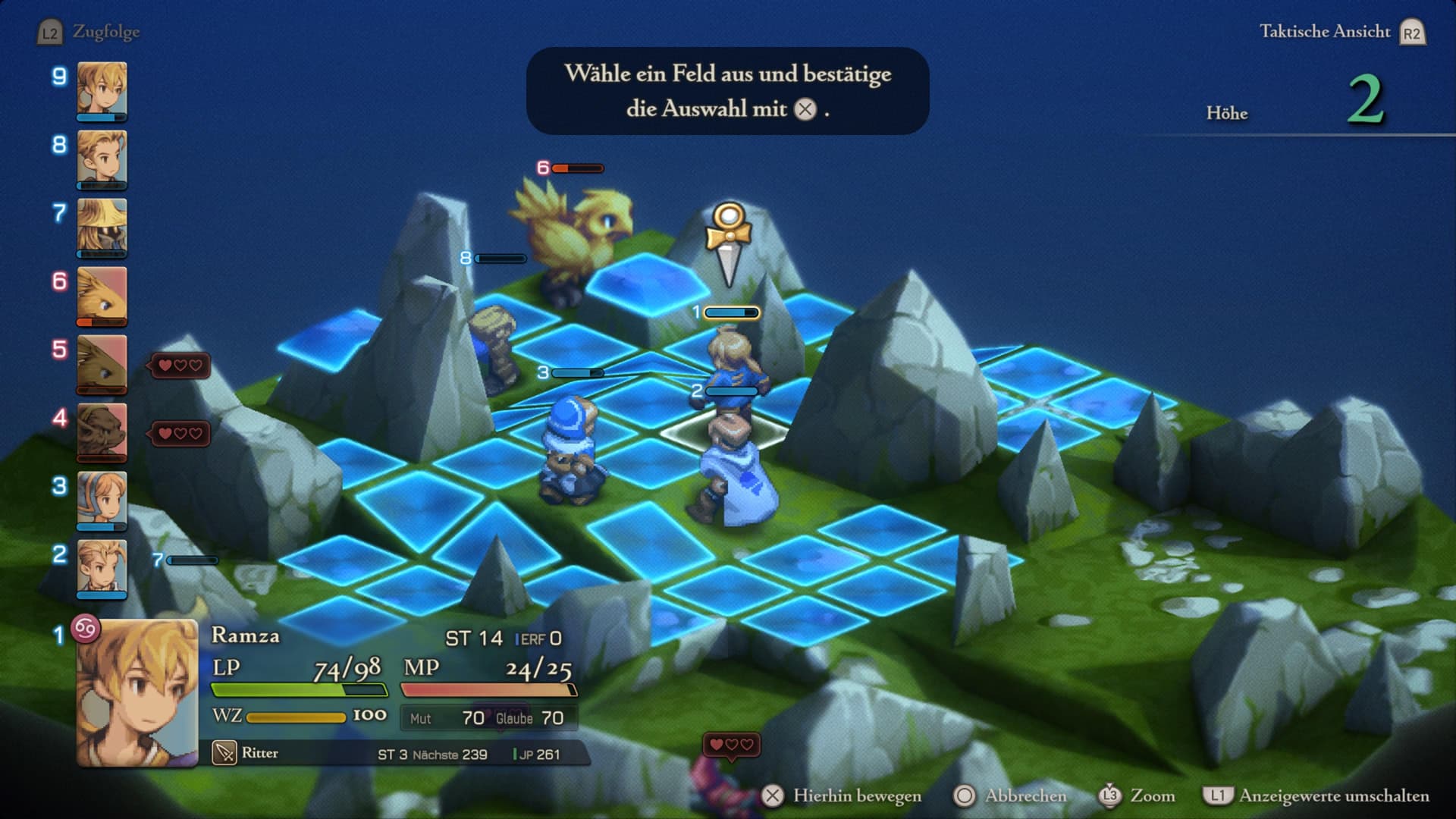The width and height of the screenshot is (1456, 819).
Task: Click Ramza's Ritter job icon
Action: (224, 753)
